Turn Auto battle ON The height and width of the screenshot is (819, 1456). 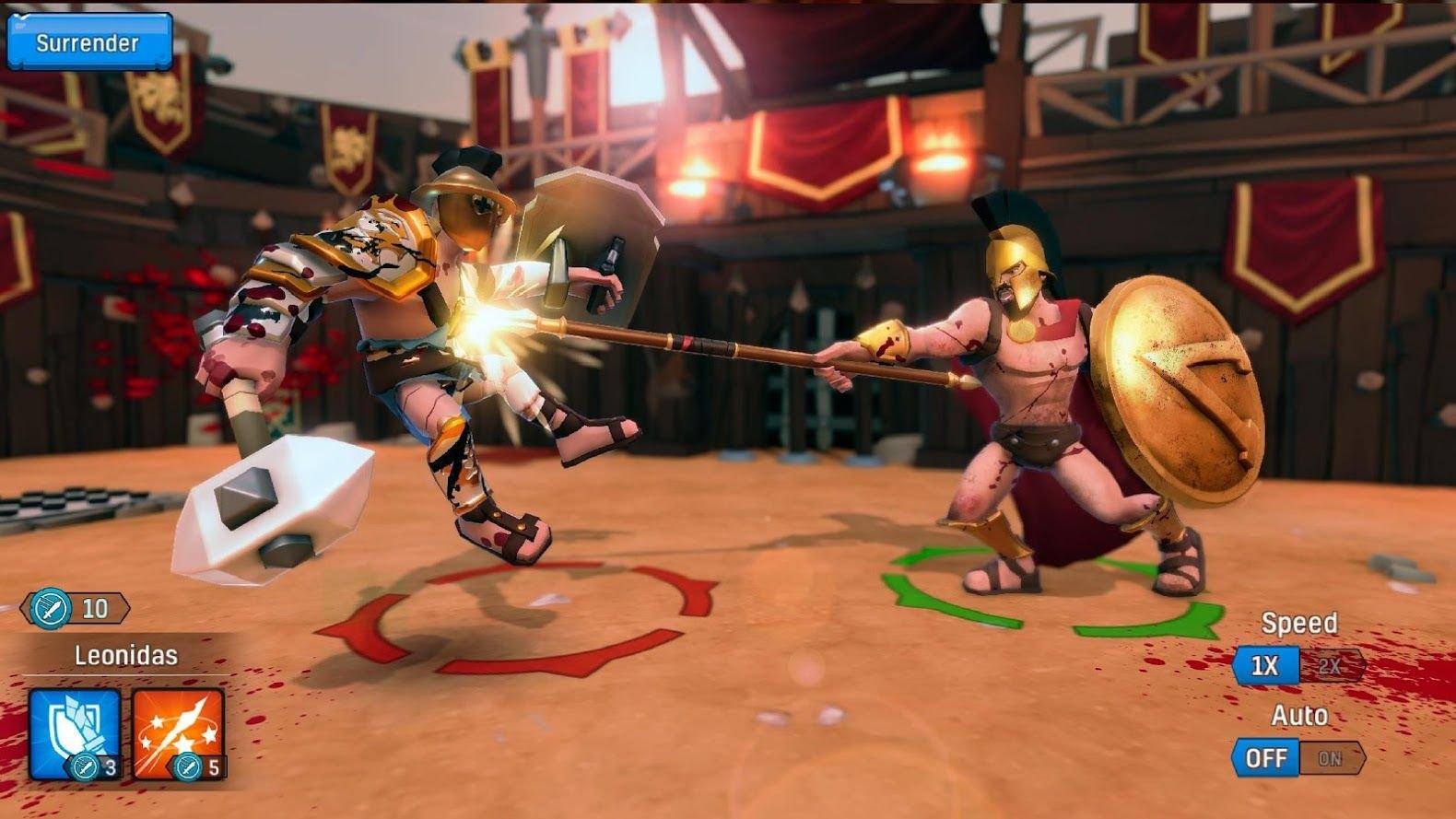tap(1330, 758)
